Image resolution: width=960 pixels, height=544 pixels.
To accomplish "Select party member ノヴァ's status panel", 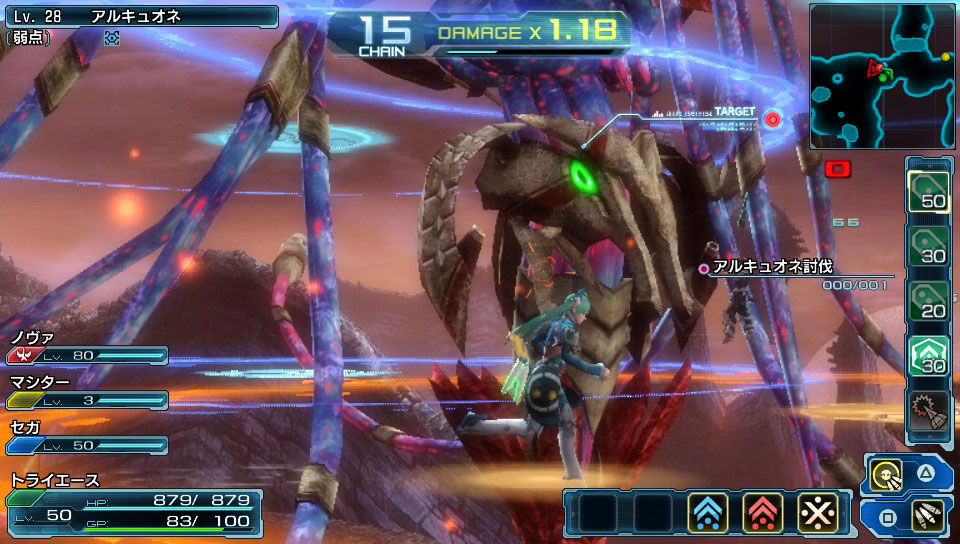I will point(86,347).
